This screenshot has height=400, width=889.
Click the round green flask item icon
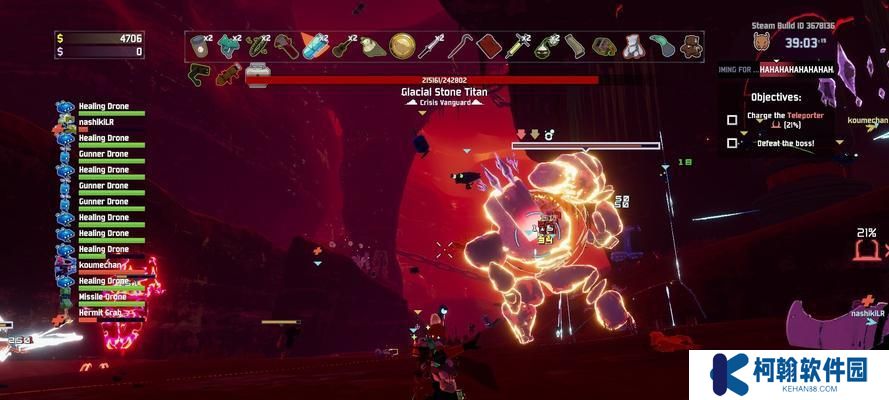pos(546,46)
